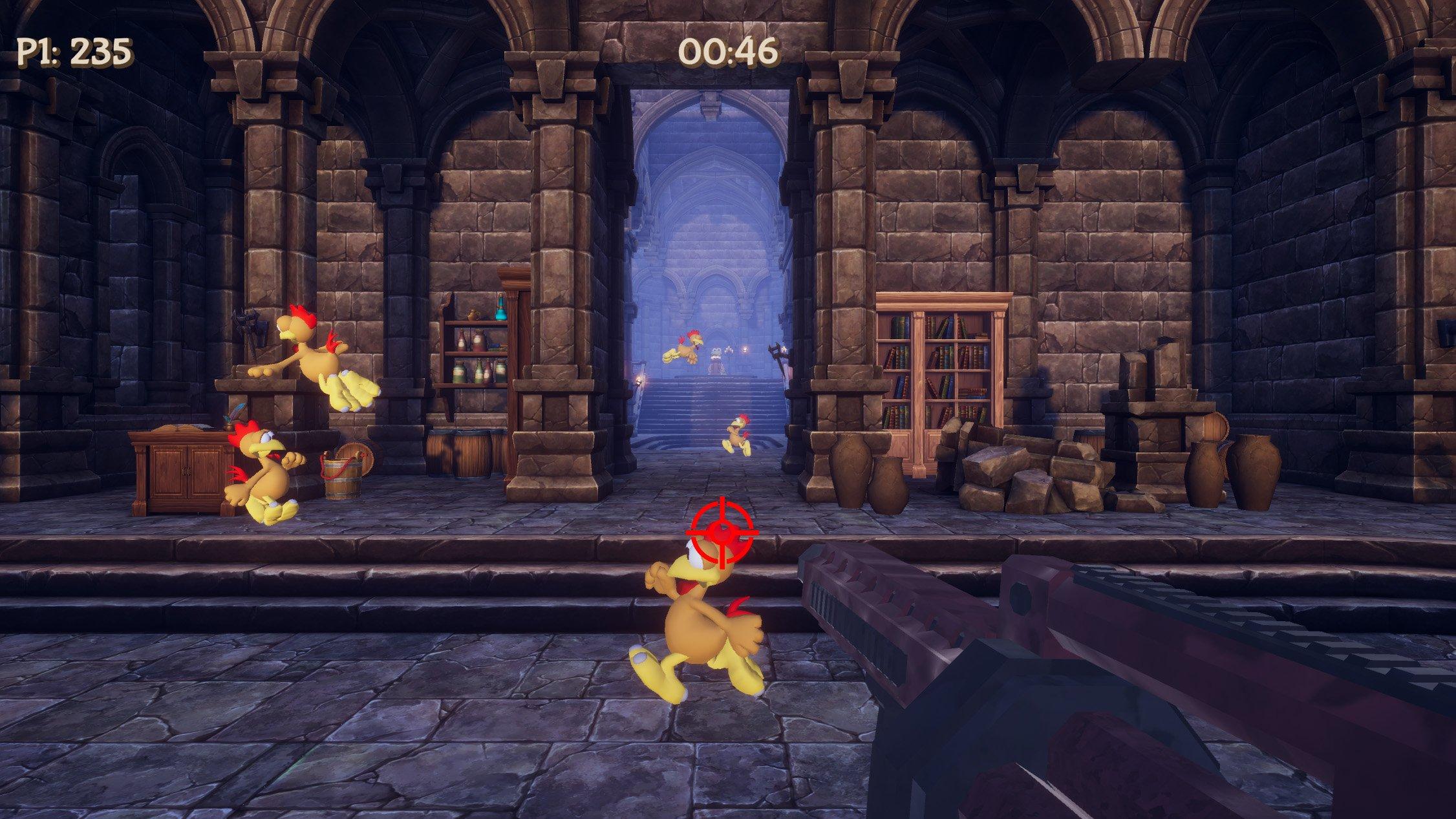This screenshot has width=1456, height=819.
Task: Click the rightmost clay pot
Action: tap(1253, 472)
